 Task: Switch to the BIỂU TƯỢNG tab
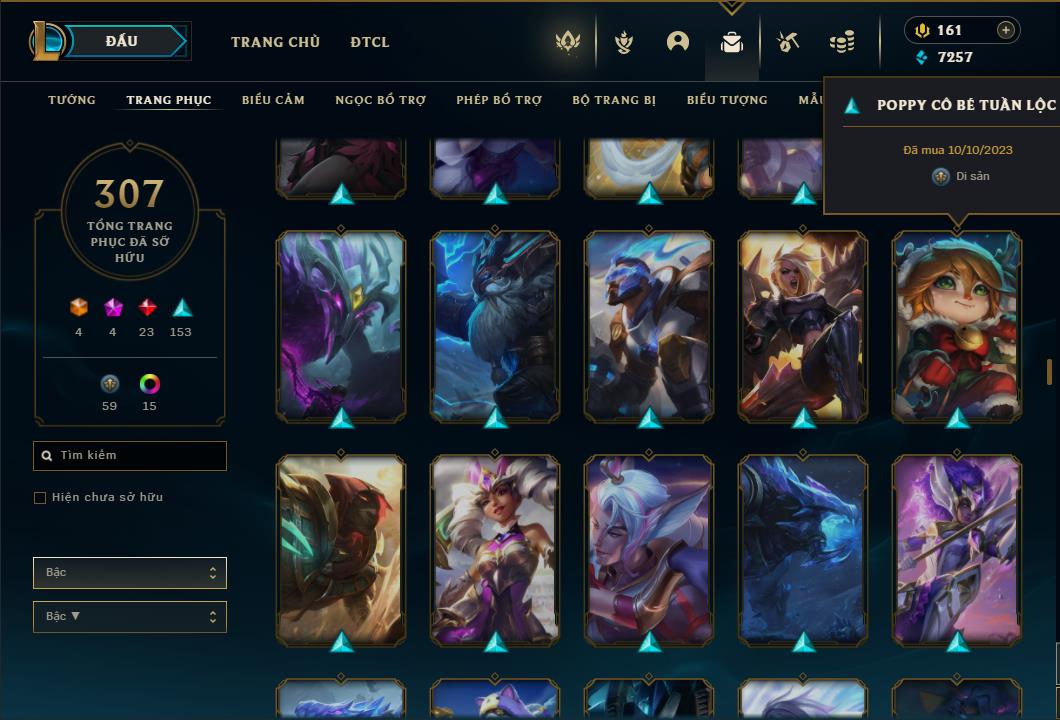pos(727,100)
